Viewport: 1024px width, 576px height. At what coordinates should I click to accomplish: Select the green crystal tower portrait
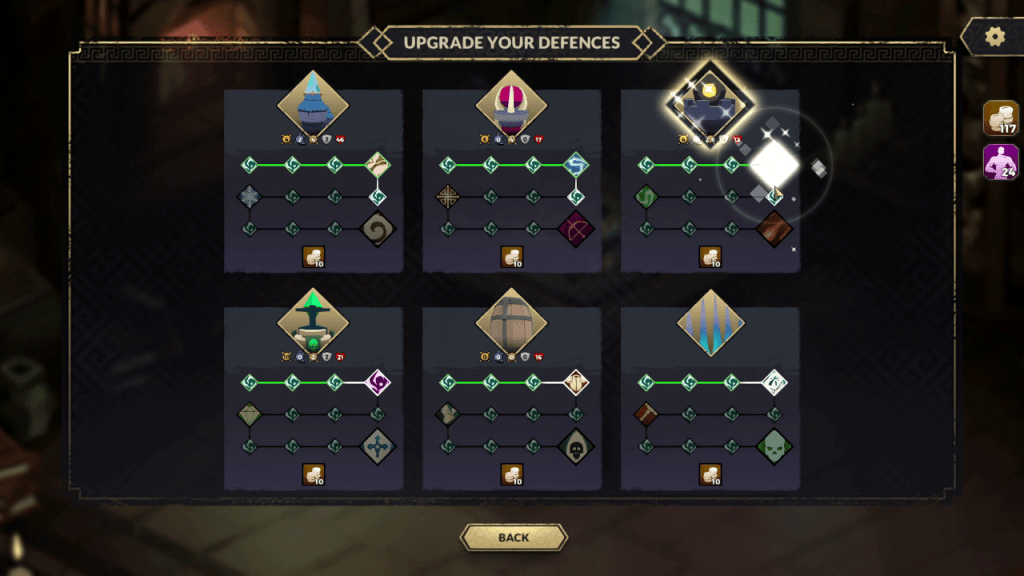[312, 320]
